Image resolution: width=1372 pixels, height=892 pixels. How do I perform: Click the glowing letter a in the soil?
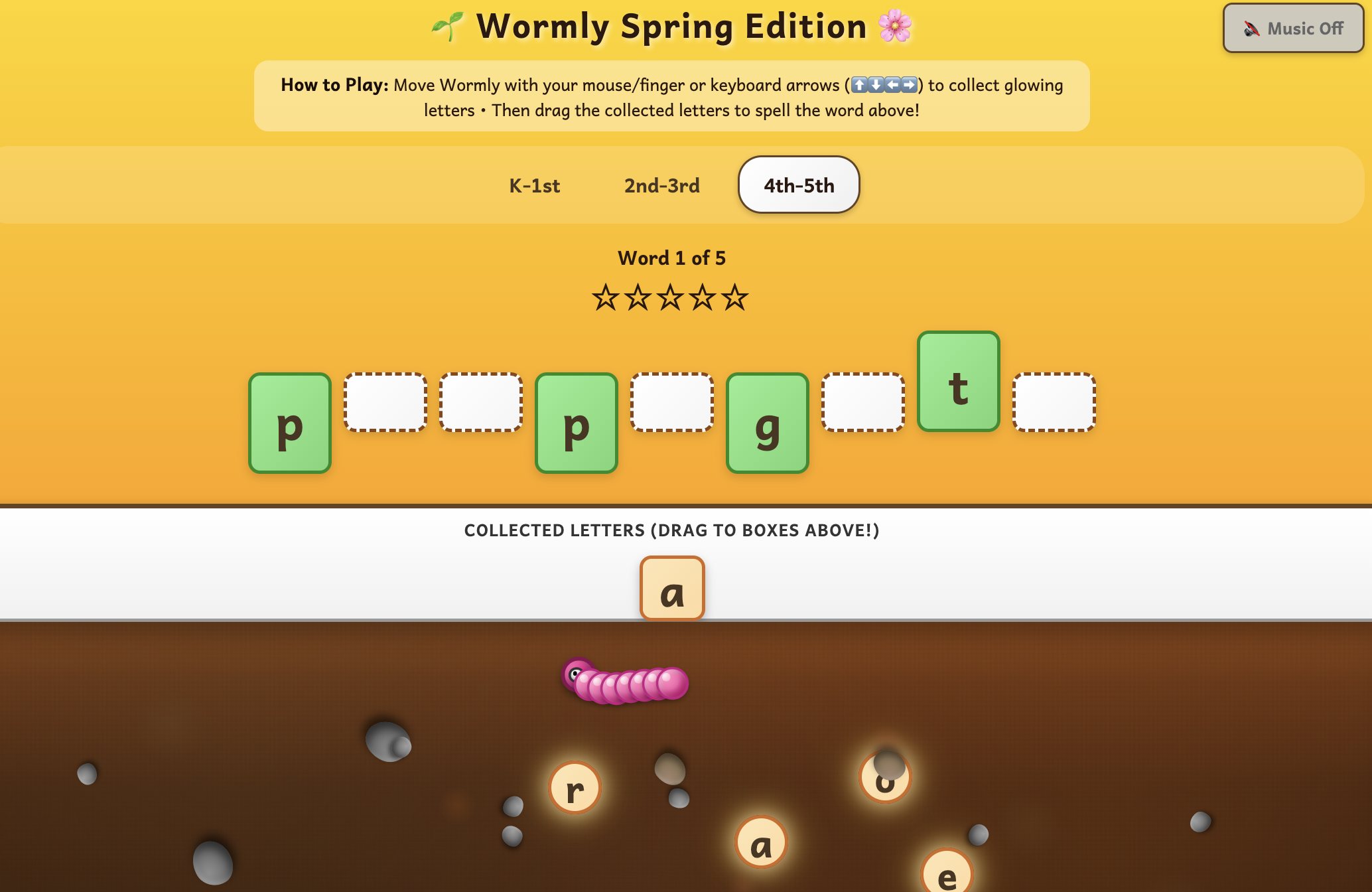[x=762, y=842]
